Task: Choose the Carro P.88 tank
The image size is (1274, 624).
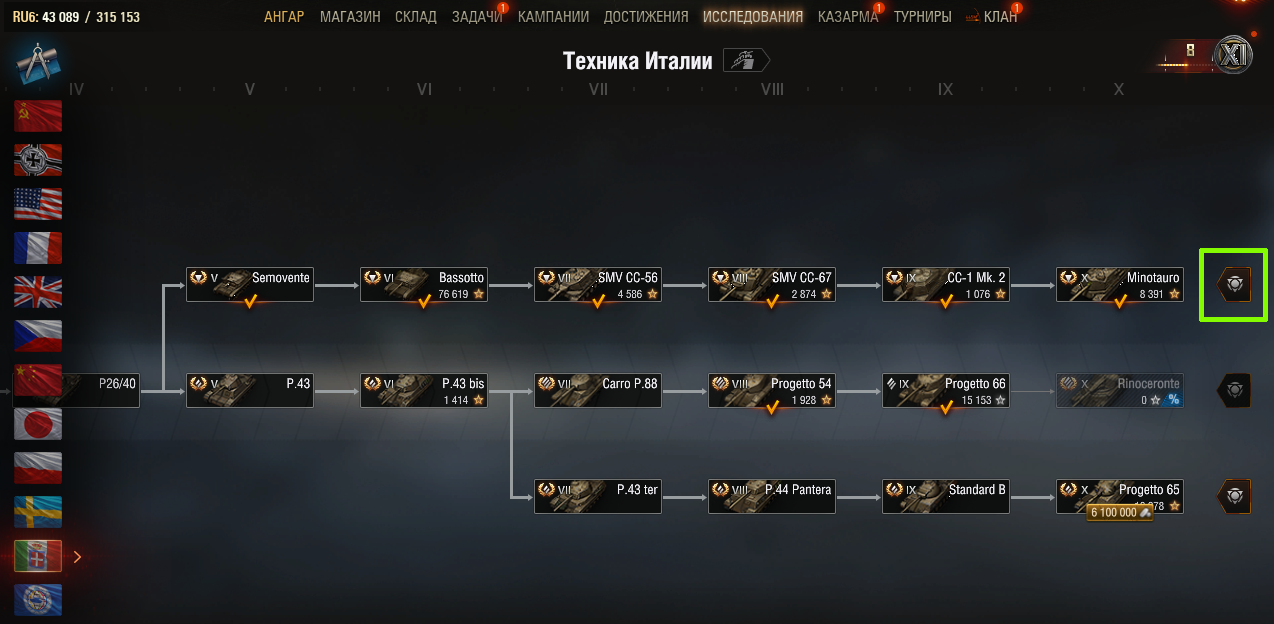Action: tap(598, 391)
